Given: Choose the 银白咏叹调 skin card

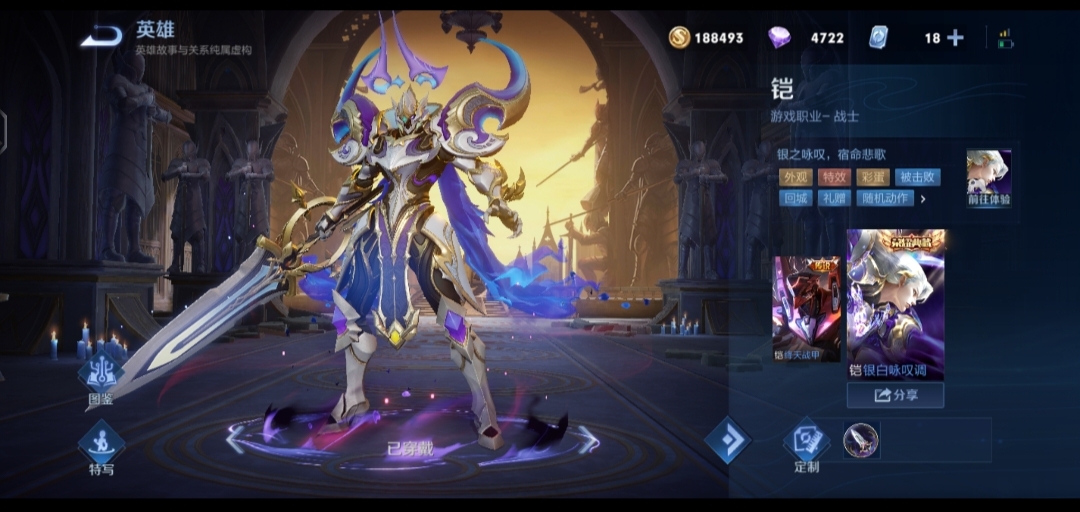Looking at the screenshot, I should 895,305.
